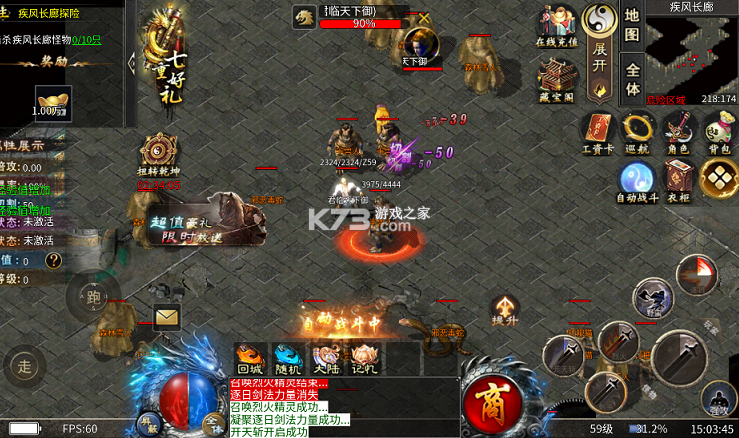
Task: Open the 衣柜 wardrobe
Action: pyautogui.click(x=679, y=181)
